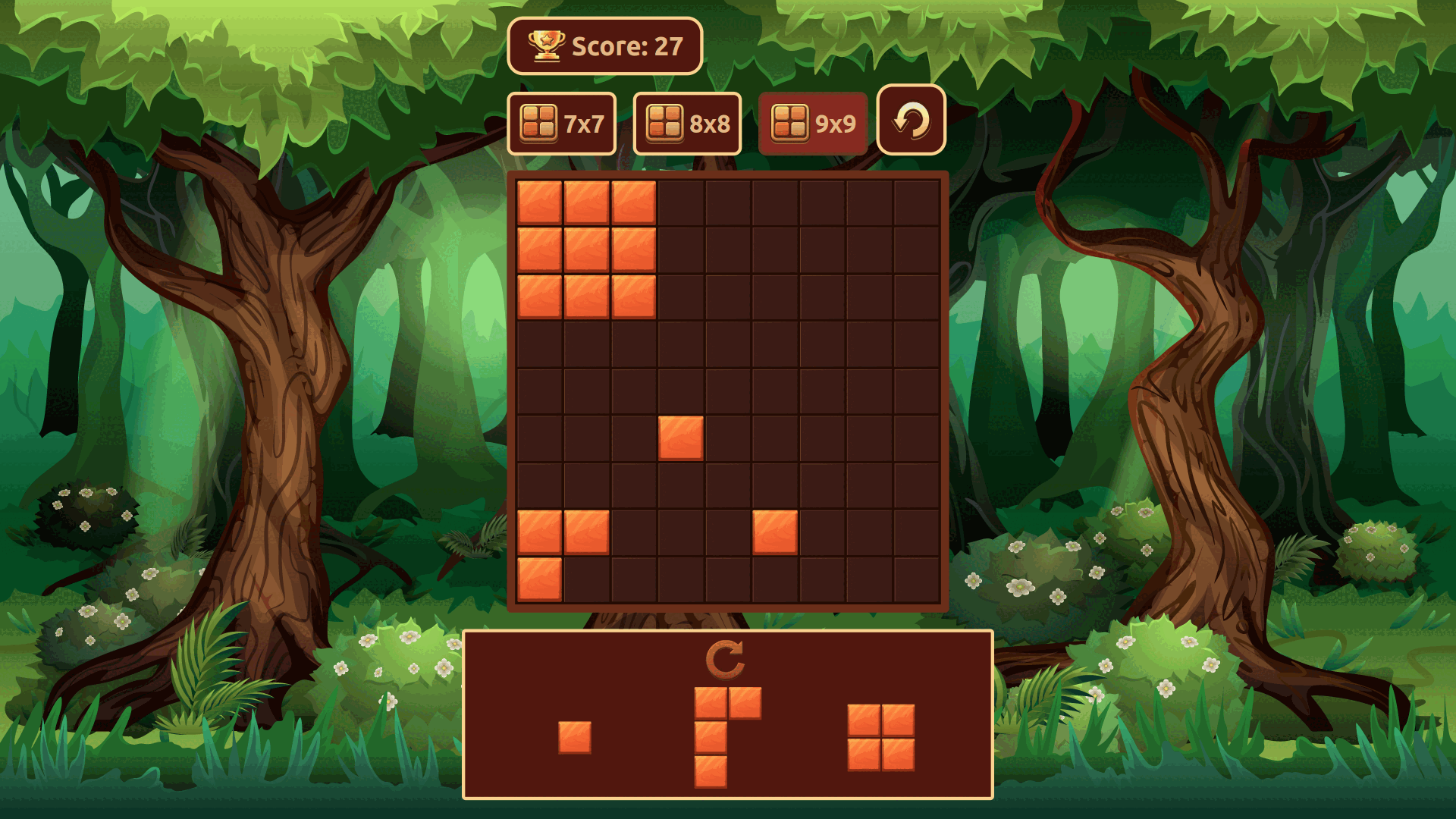Viewport: 1456px width, 819px height.
Task: Click the grid icon on the 7x7 button
Action: pos(539,121)
